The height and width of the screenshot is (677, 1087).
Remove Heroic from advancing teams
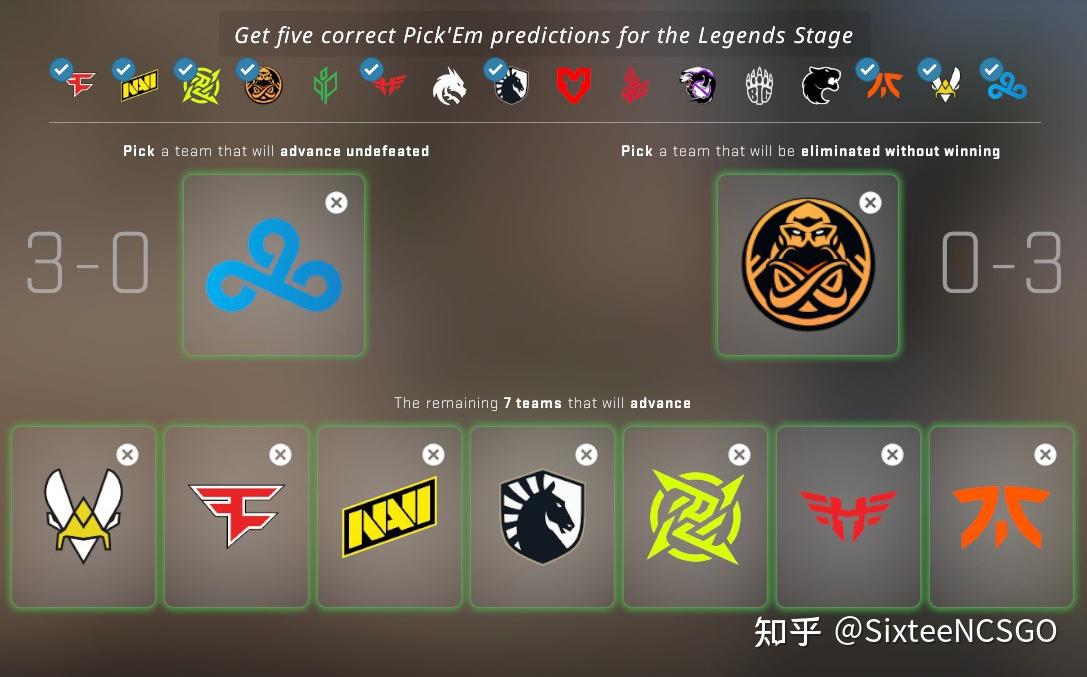tap(892, 455)
